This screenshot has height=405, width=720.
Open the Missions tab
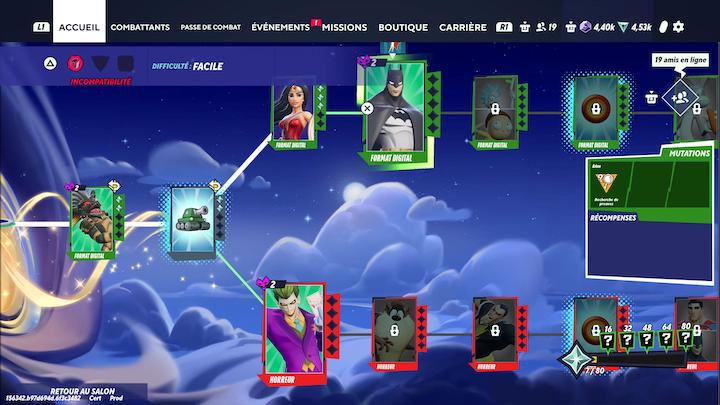[345, 27]
